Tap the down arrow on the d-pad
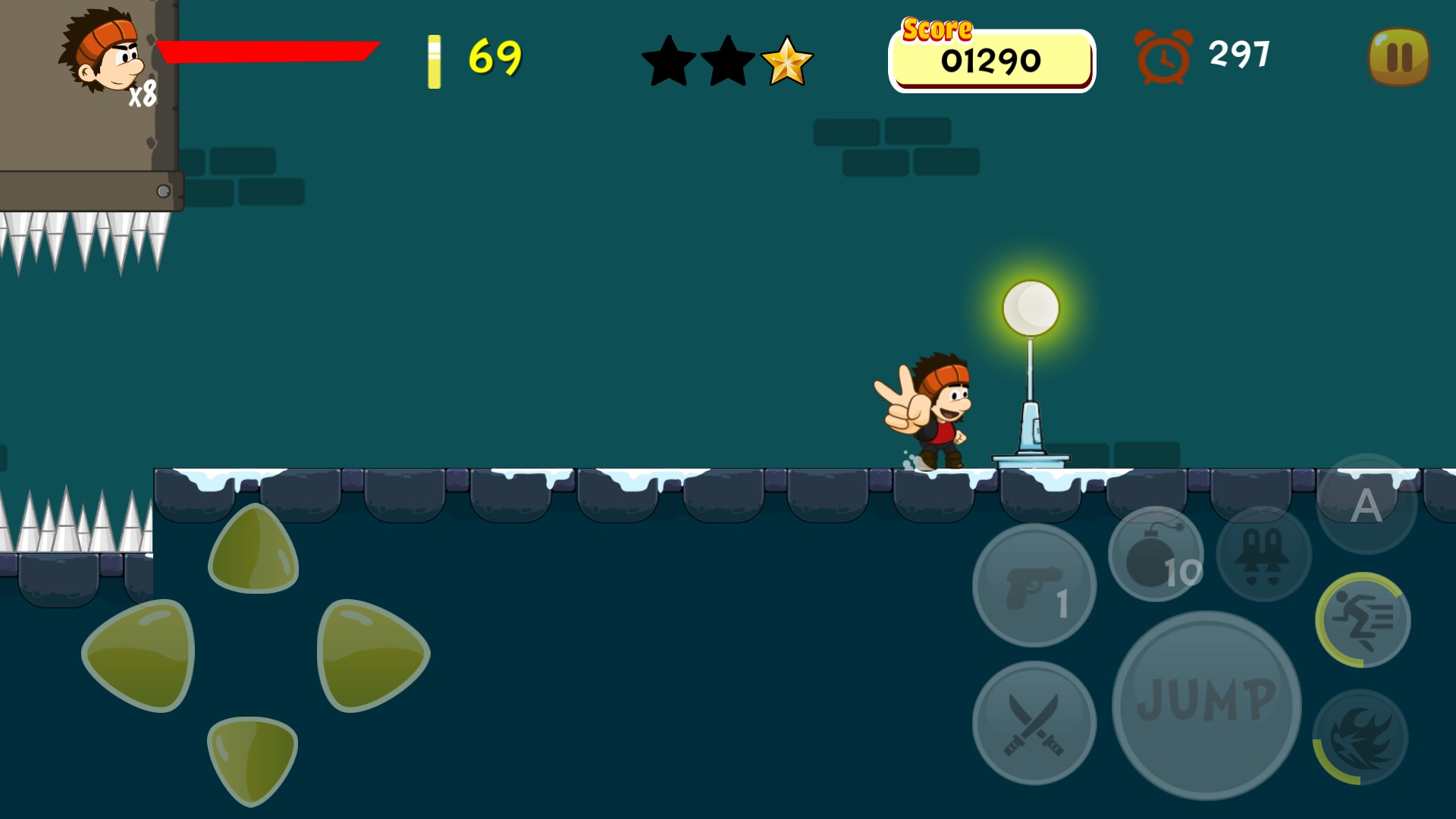 tap(252, 758)
